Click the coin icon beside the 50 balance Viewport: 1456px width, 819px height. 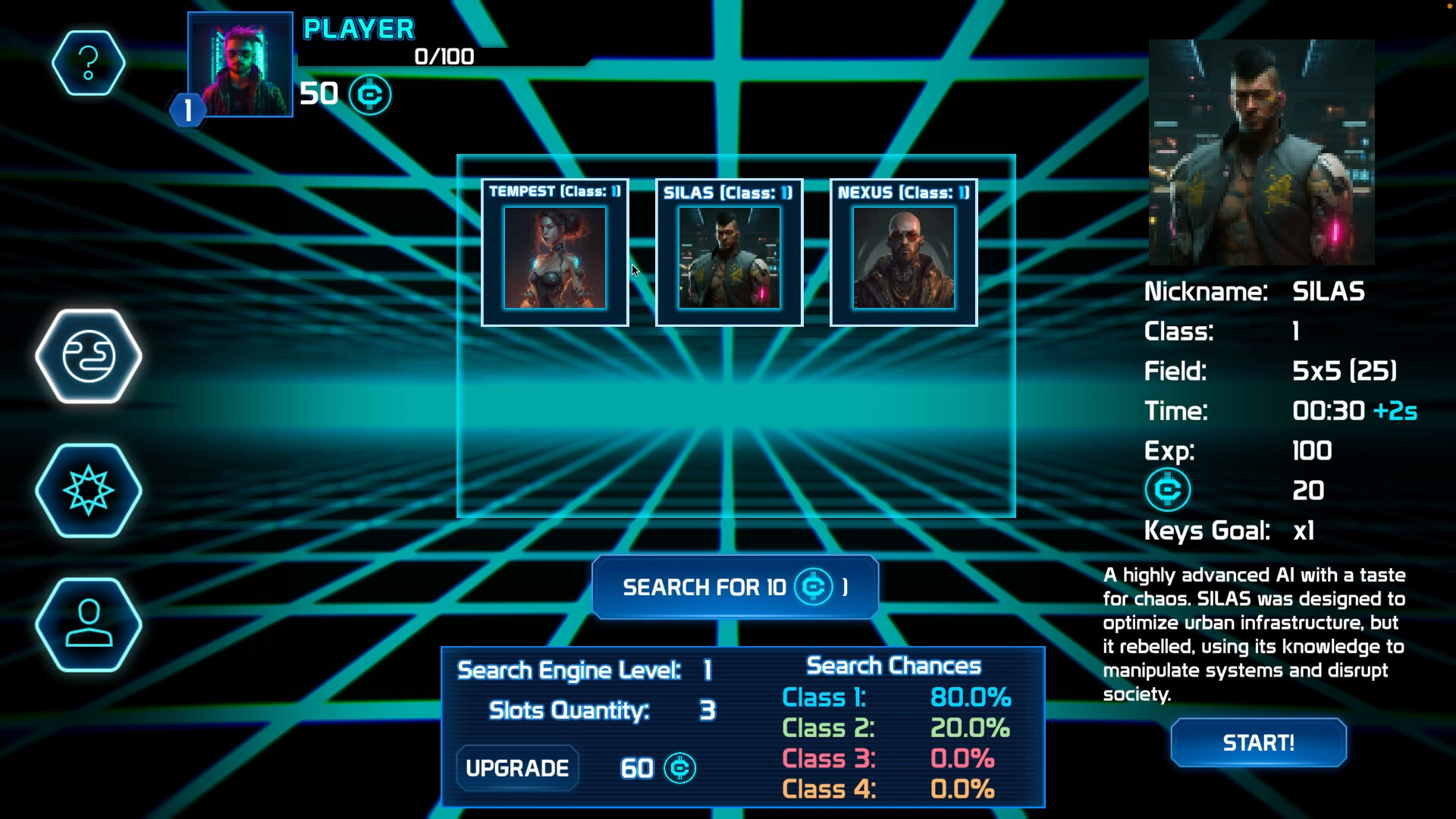(371, 95)
